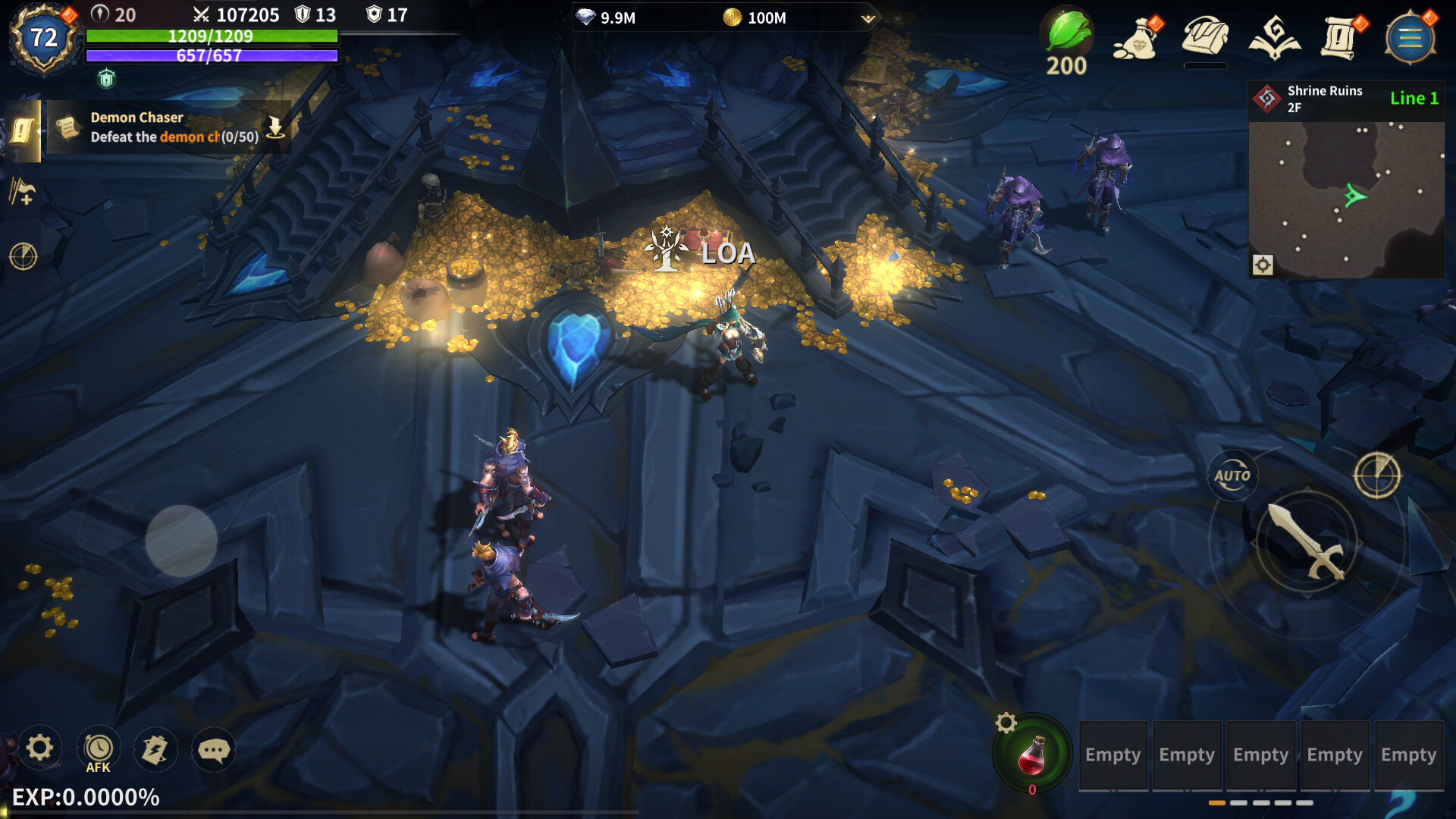Tap the leaf energy resource icon
The image size is (1456, 819).
[1066, 32]
